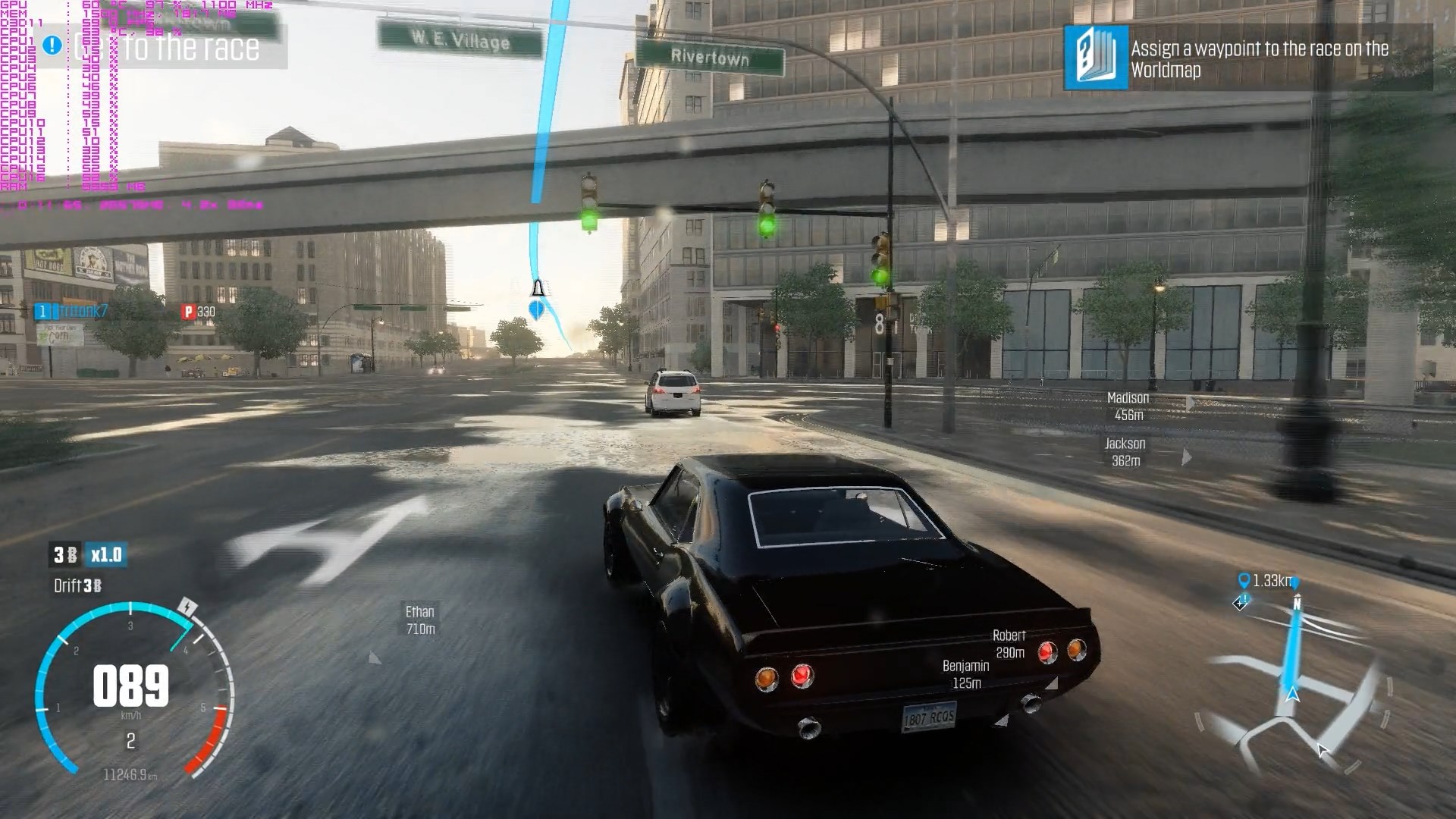
Task: Select the Ethan 710m driver label
Action: pos(420,620)
